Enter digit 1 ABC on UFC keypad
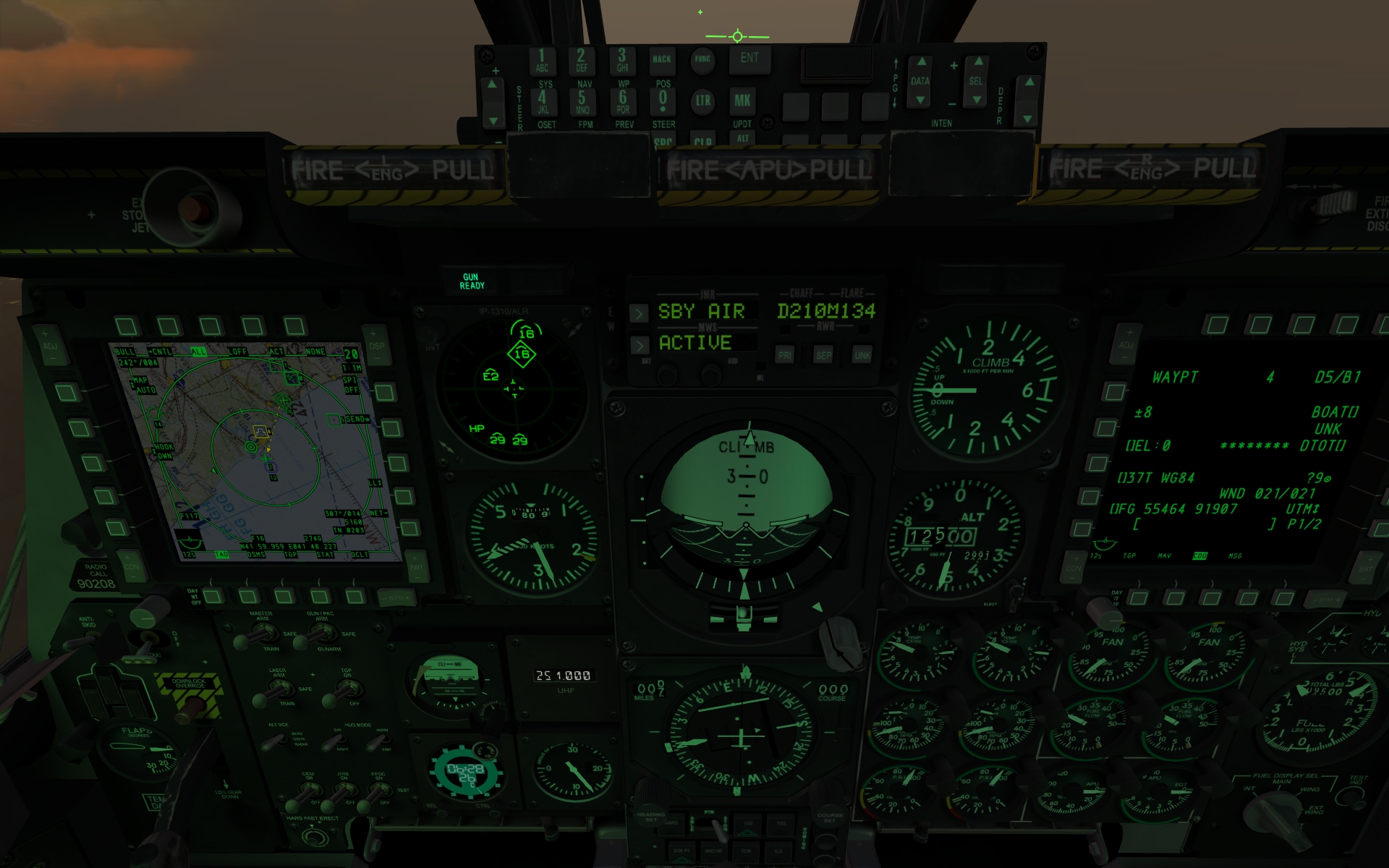 (542, 60)
